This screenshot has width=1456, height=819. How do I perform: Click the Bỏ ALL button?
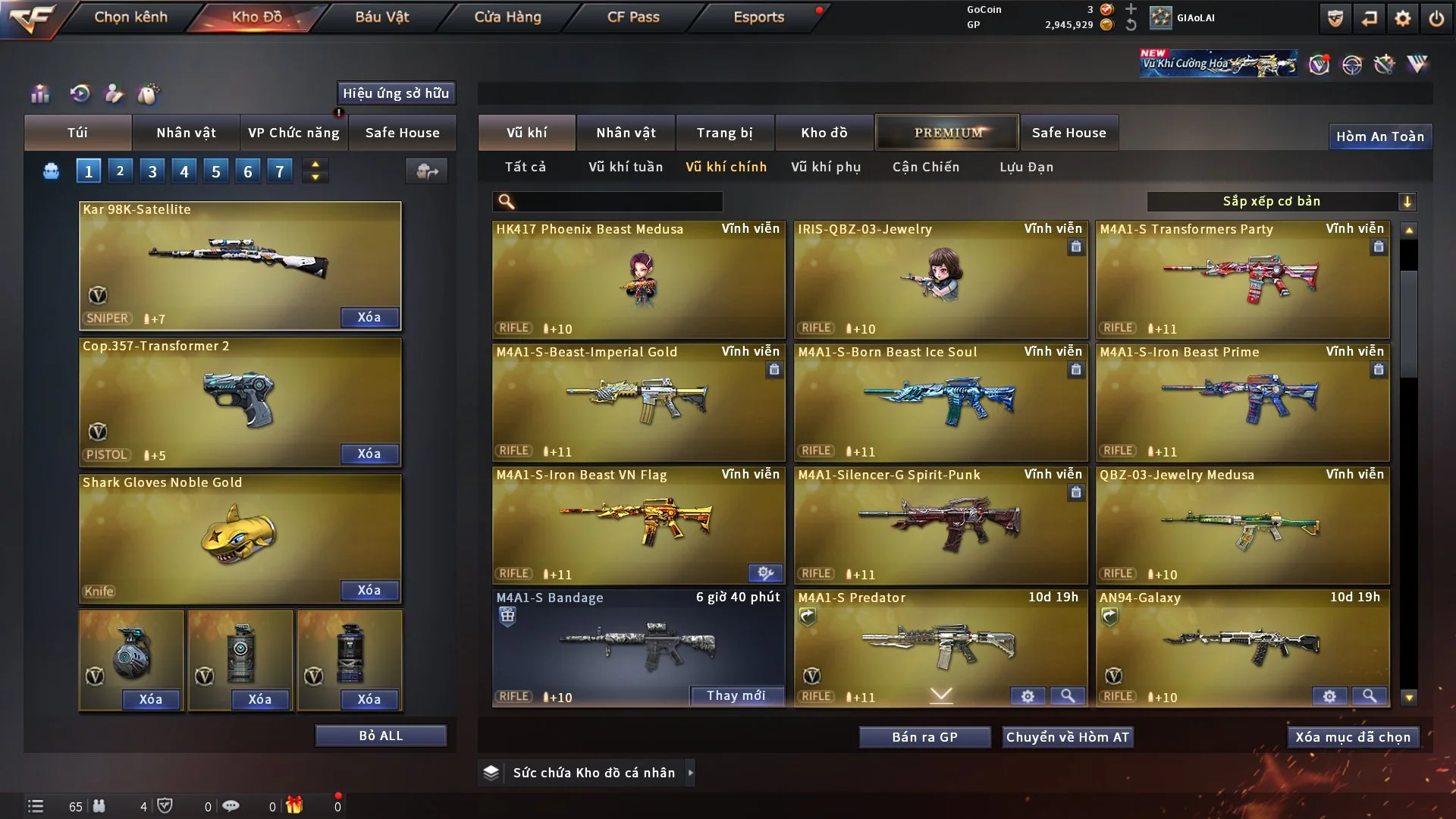click(381, 736)
